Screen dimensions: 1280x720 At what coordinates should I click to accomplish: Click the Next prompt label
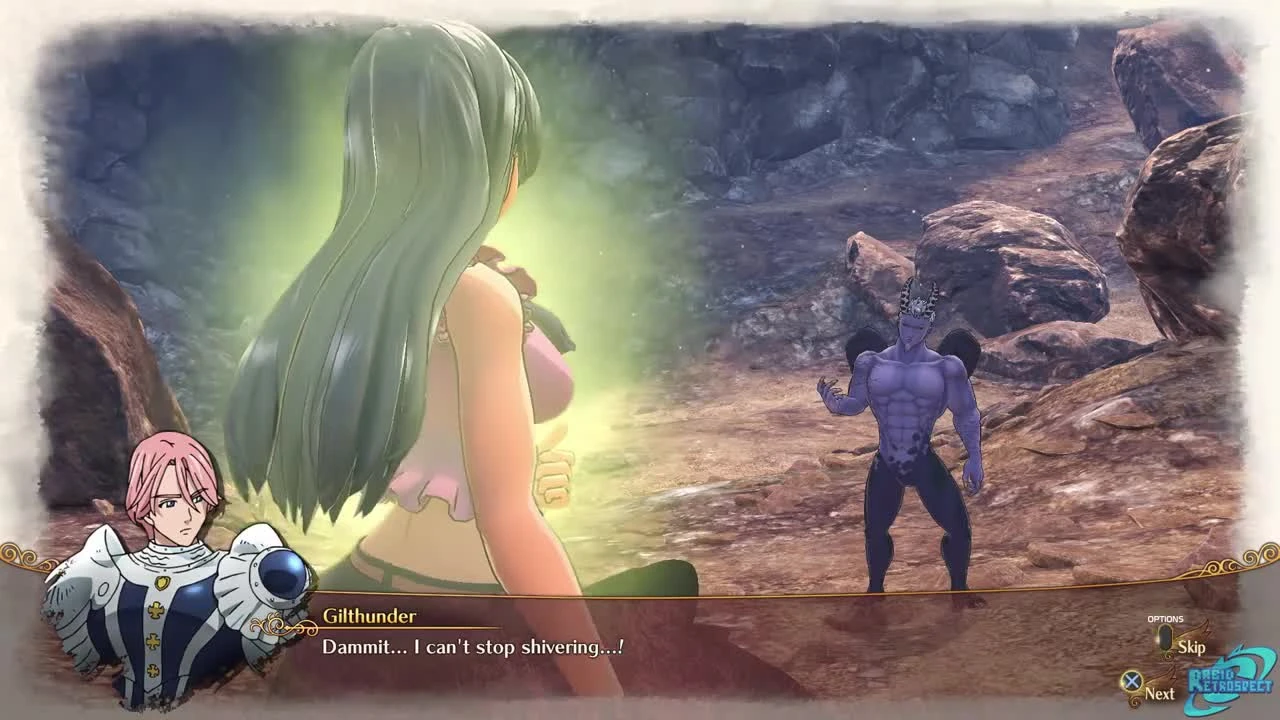1161,694
